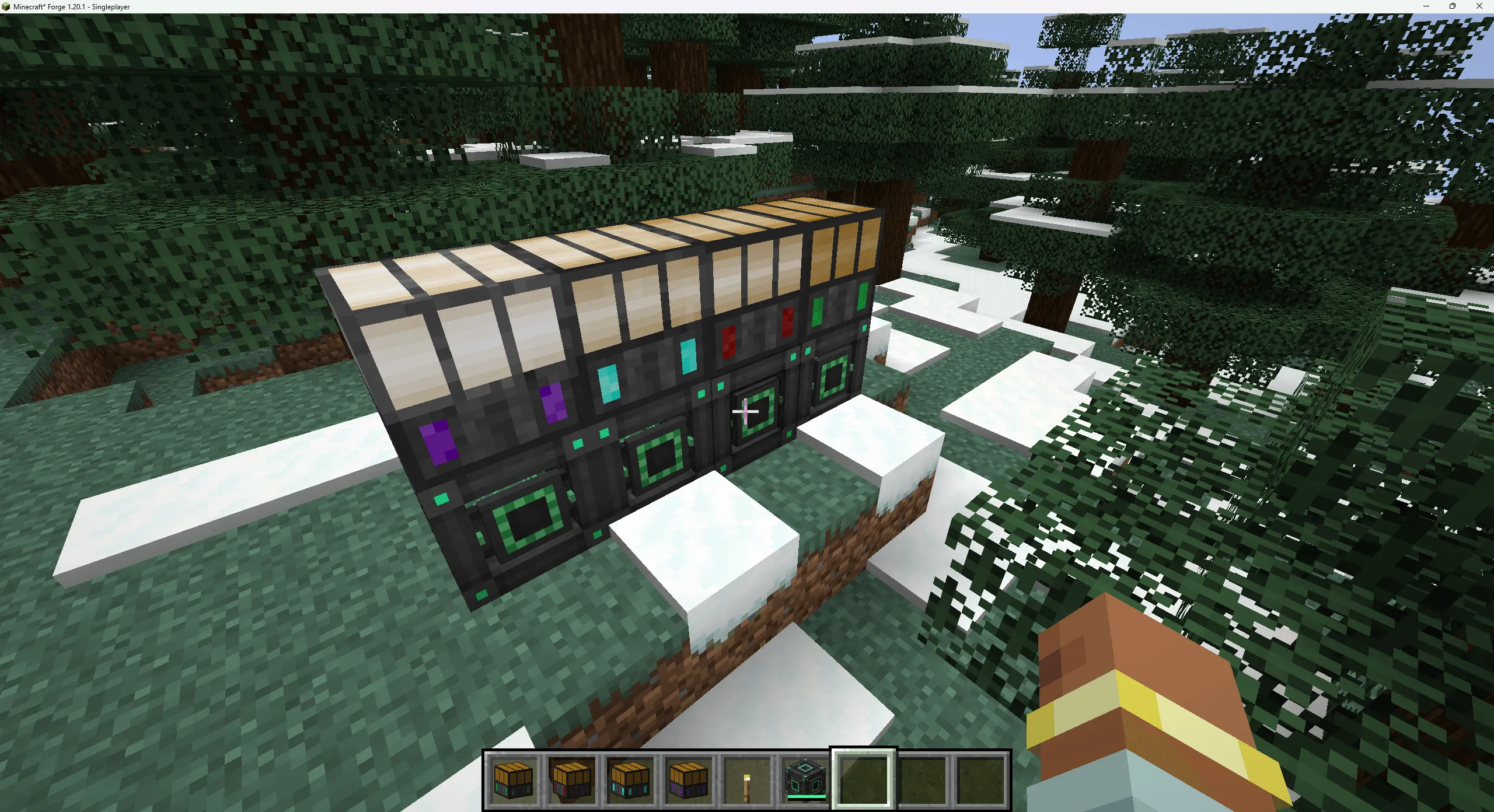Image resolution: width=1494 pixels, height=812 pixels.
Task: Select the torch item in the hotbar
Action: coord(748,782)
